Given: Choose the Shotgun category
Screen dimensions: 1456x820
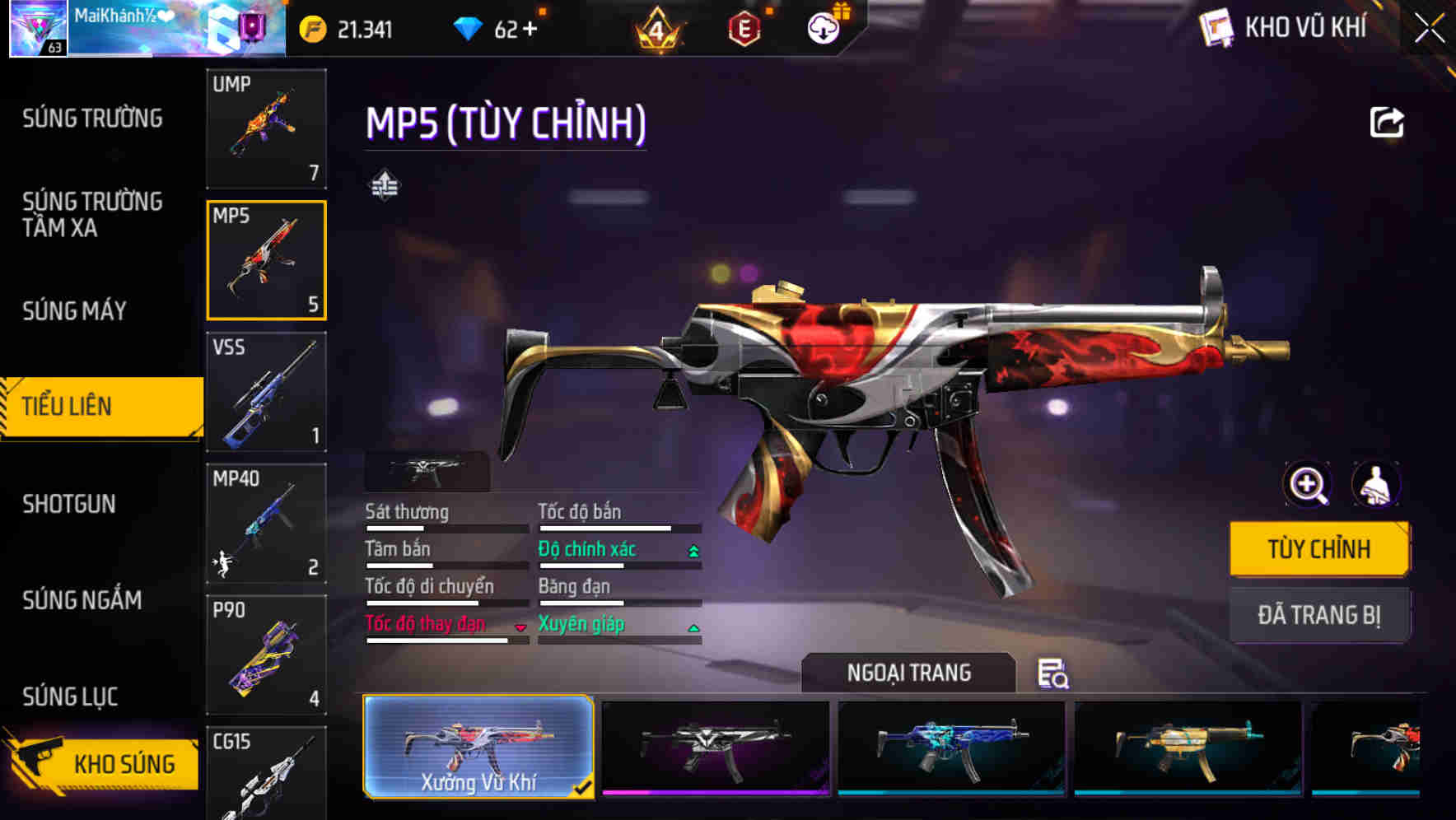Looking at the screenshot, I should 69,504.
